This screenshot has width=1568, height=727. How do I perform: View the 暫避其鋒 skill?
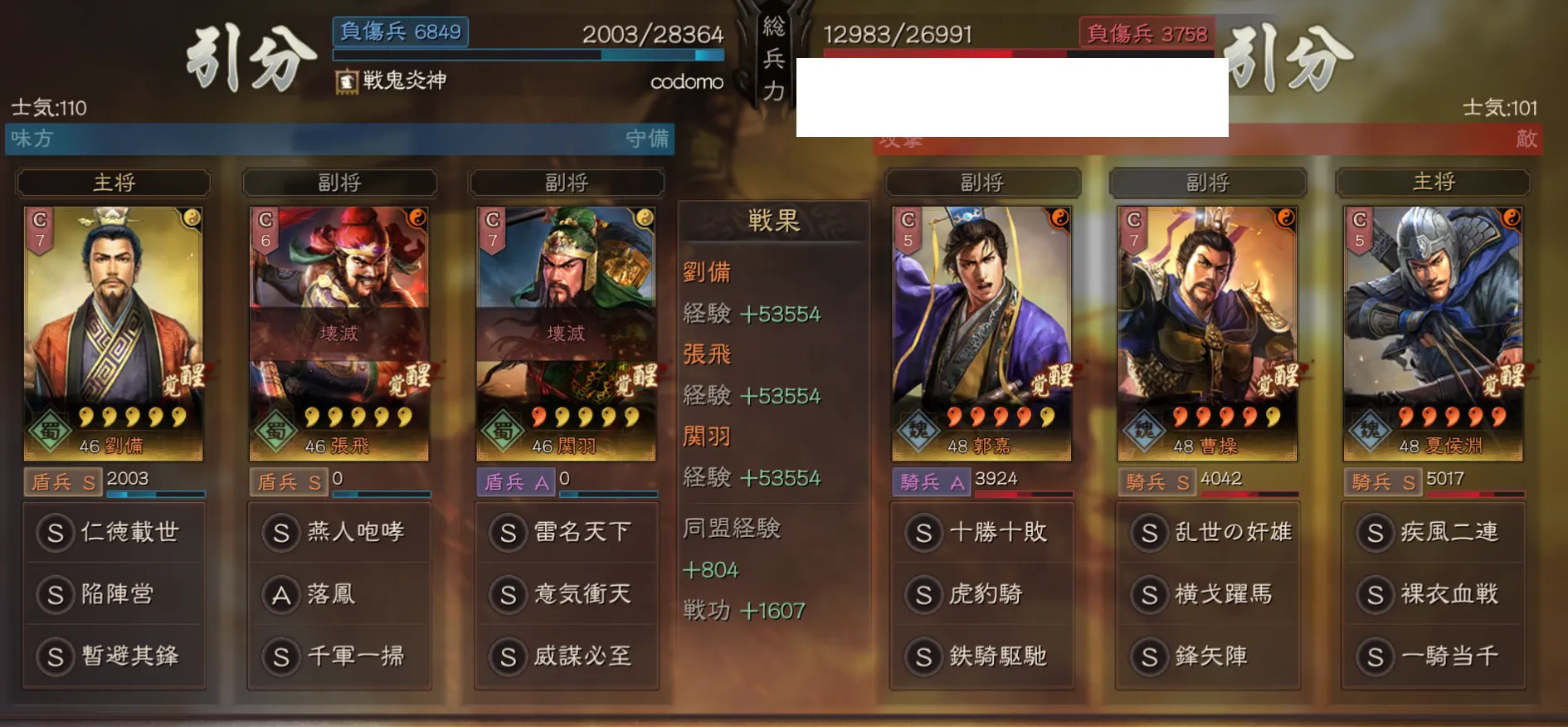(114, 656)
